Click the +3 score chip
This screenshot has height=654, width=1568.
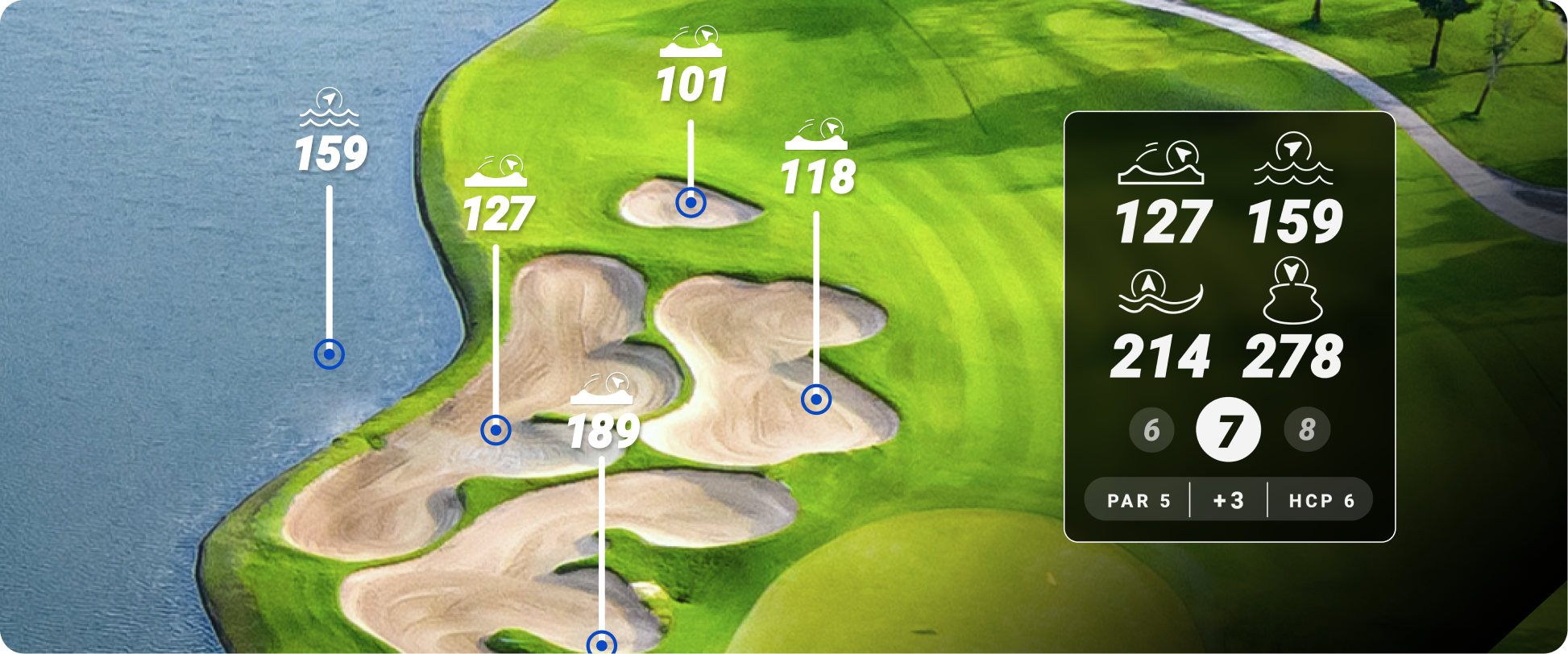[1229, 499]
